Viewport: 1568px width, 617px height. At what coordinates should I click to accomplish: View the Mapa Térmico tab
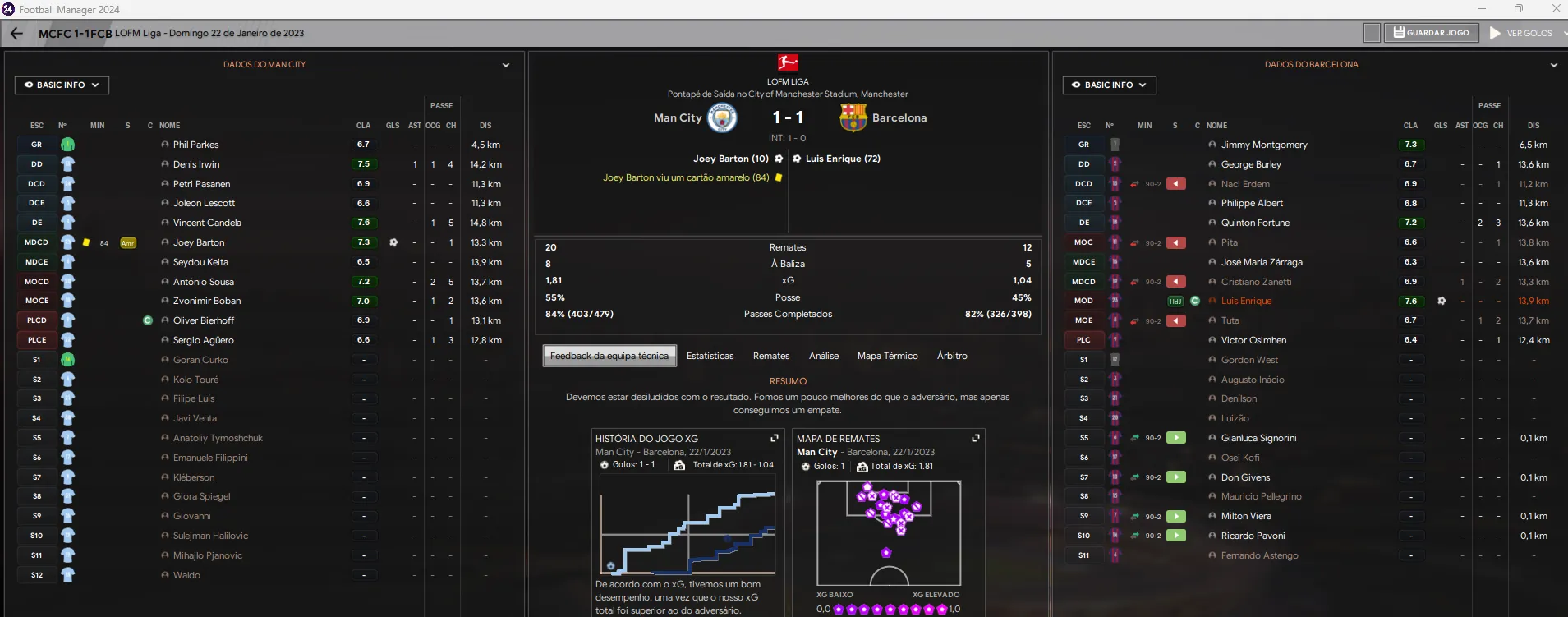(887, 356)
